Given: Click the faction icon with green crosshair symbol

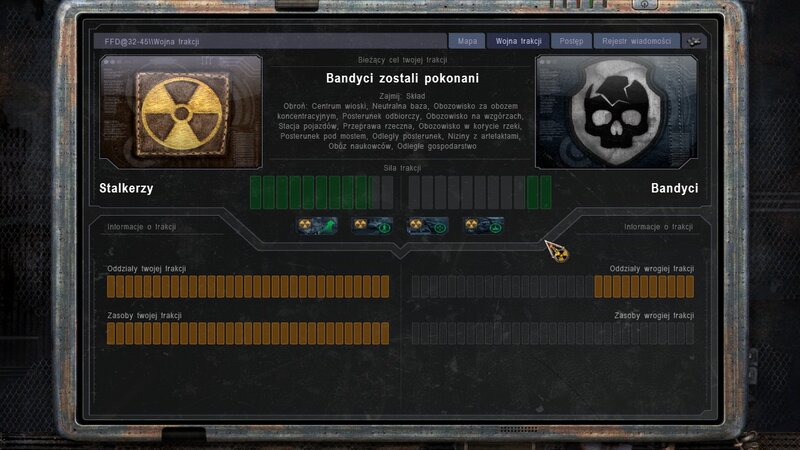Looking at the screenshot, I should [x=427, y=225].
